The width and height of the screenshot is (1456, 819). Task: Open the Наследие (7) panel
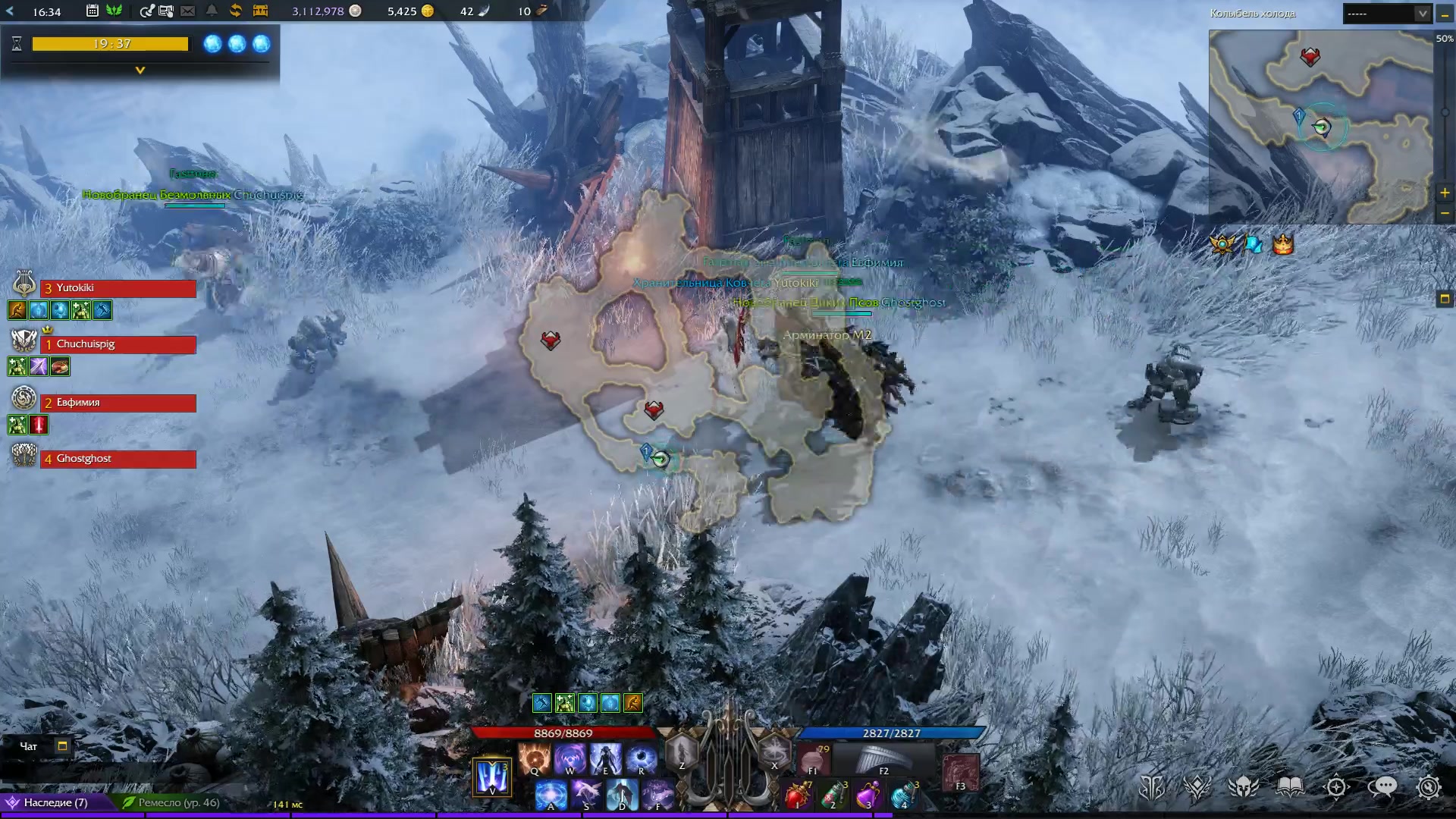[x=55, y=802]
